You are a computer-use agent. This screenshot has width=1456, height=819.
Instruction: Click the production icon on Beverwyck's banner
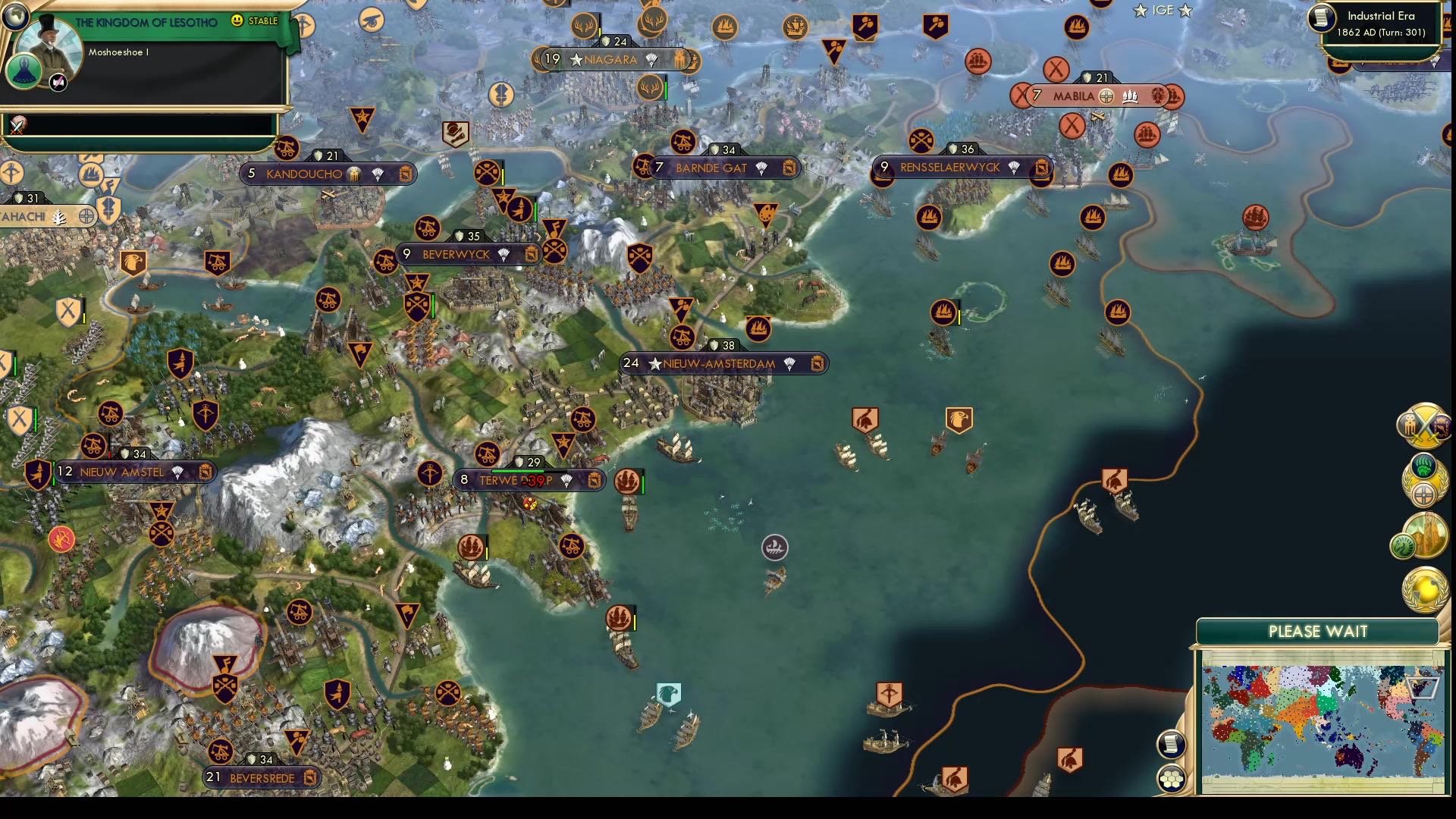pyautogui.click(x=531, y=255)
